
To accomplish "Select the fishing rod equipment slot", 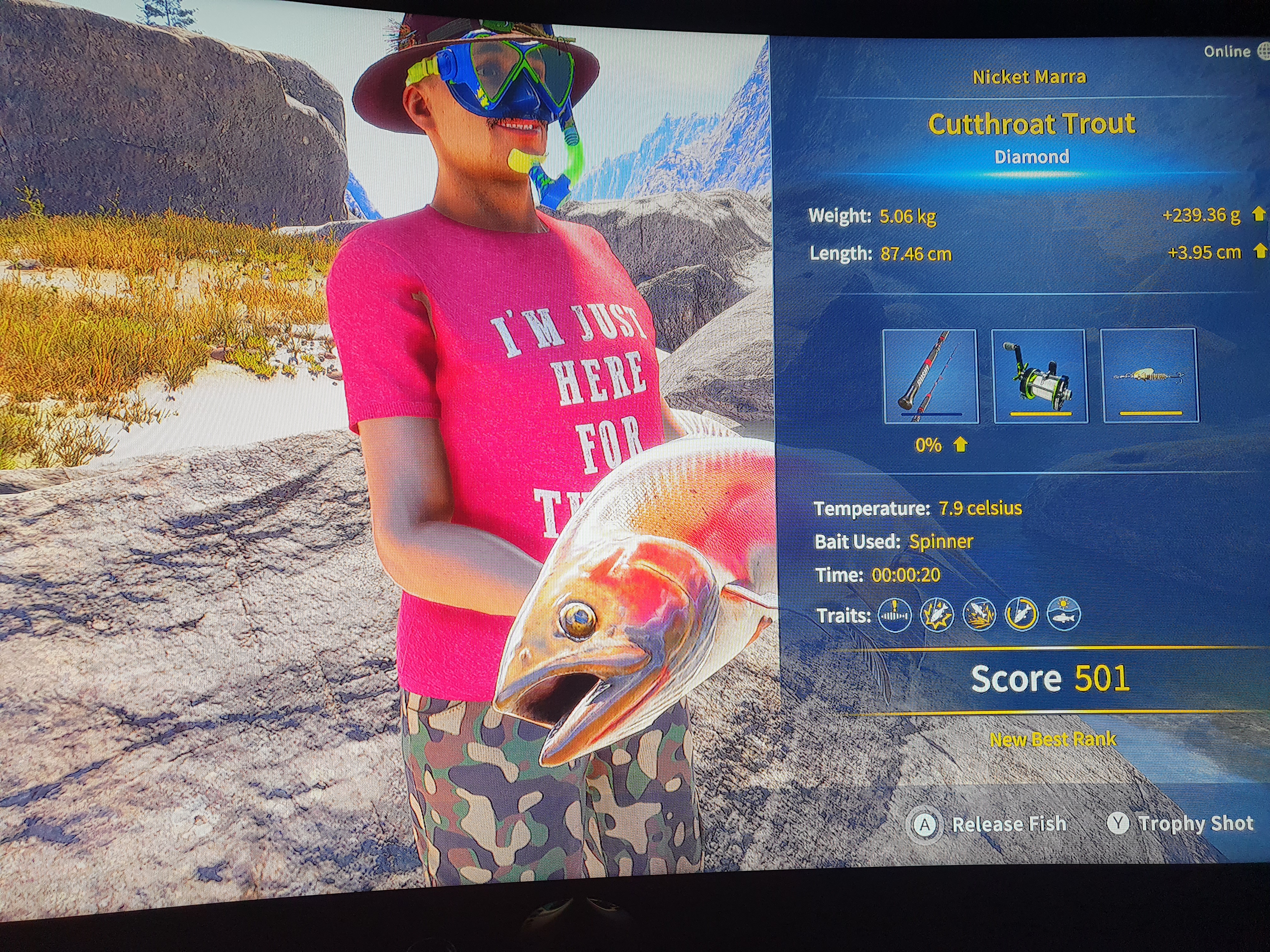I will pos(930,376).
